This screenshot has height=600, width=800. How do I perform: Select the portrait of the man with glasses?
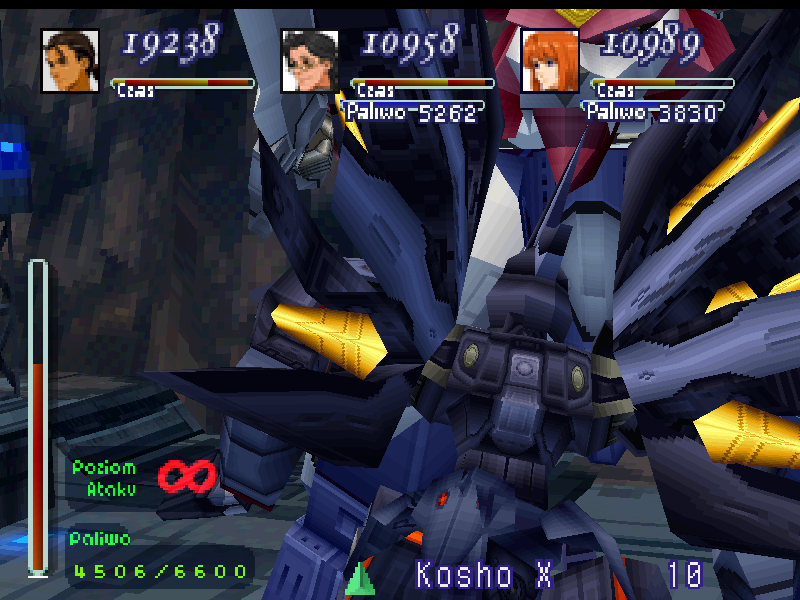pos(309,61)
